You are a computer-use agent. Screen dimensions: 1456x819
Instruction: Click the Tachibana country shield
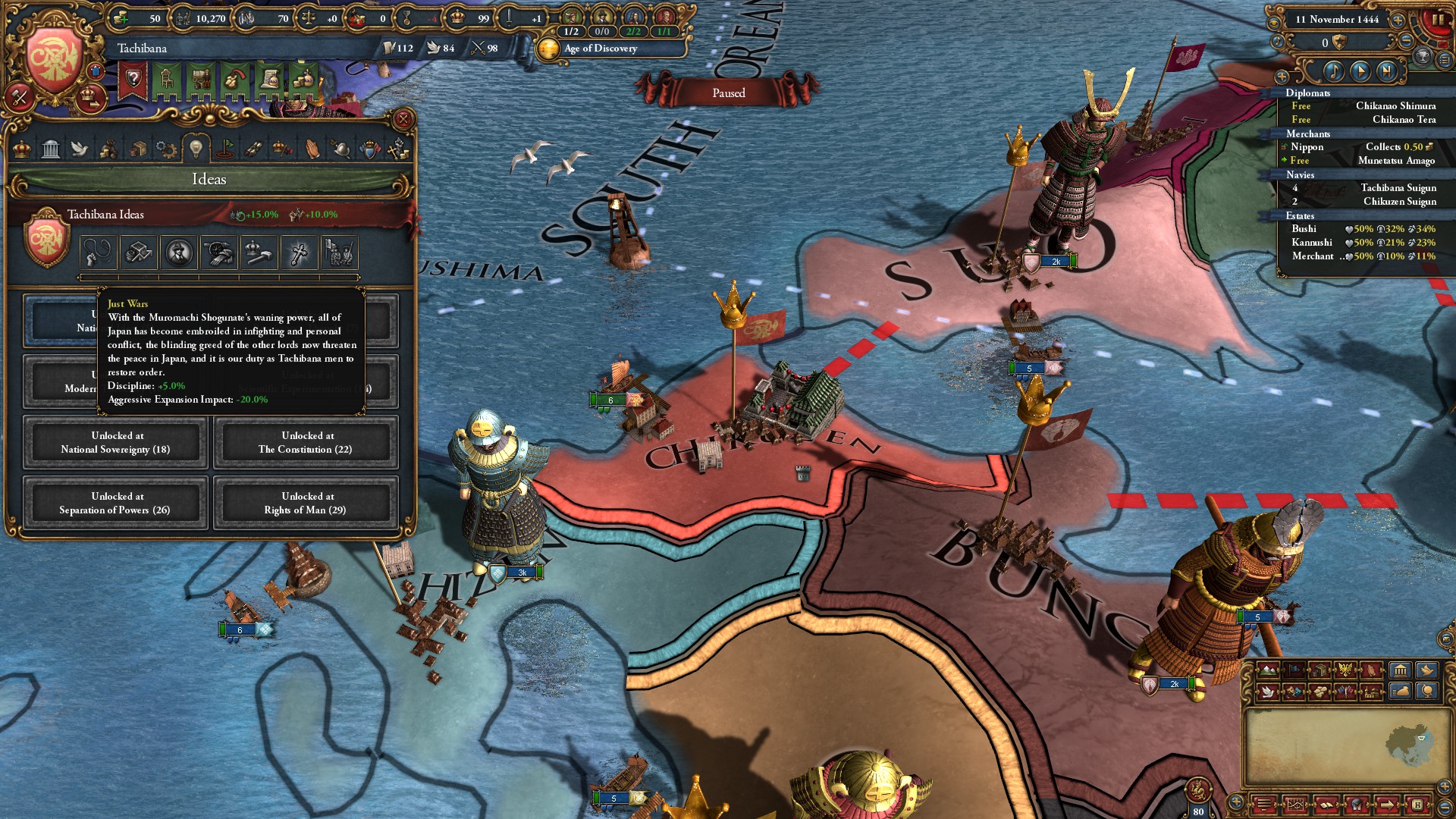[x=53, y=61]
